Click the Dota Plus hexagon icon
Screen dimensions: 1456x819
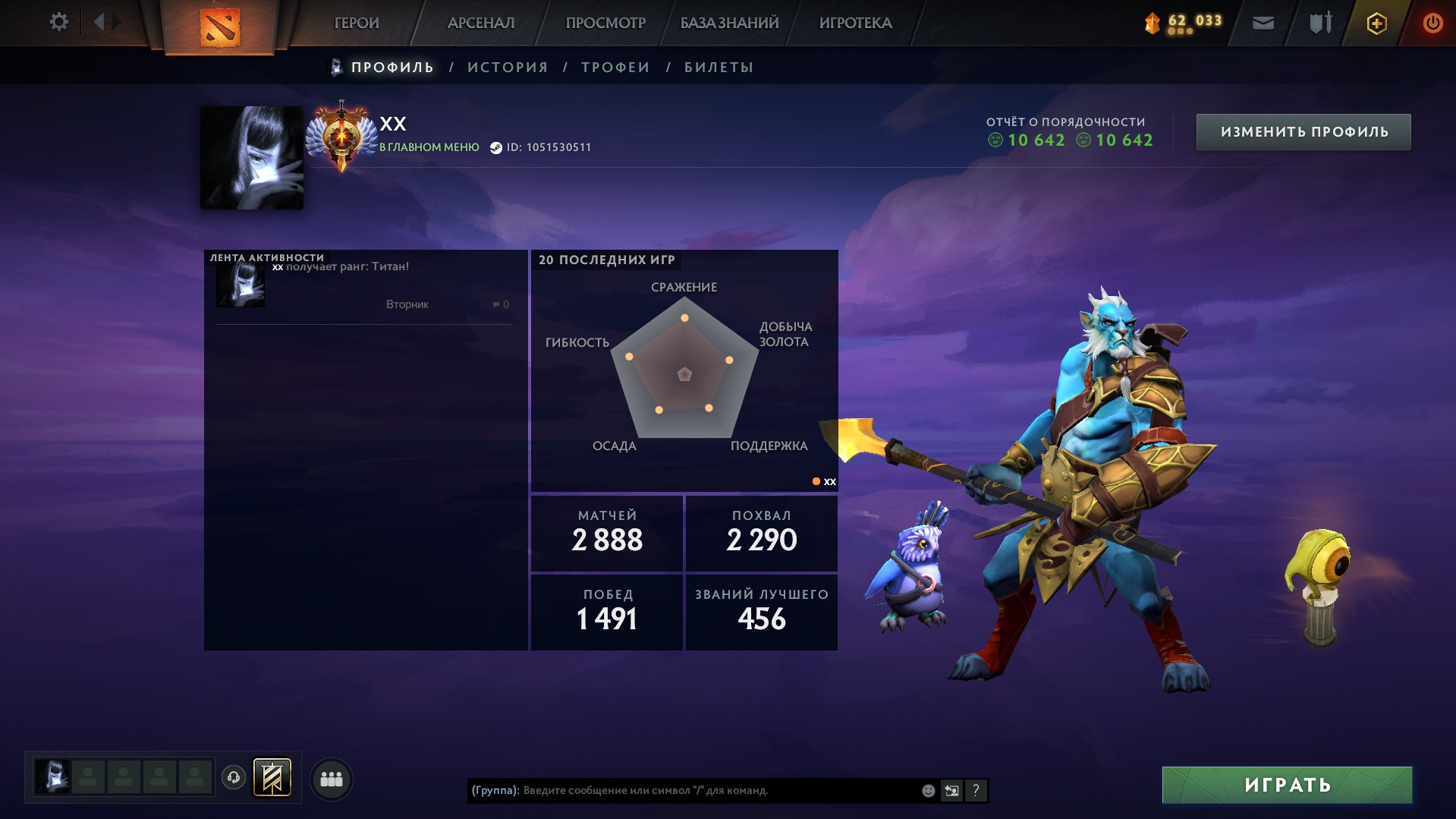(1376, 23)
